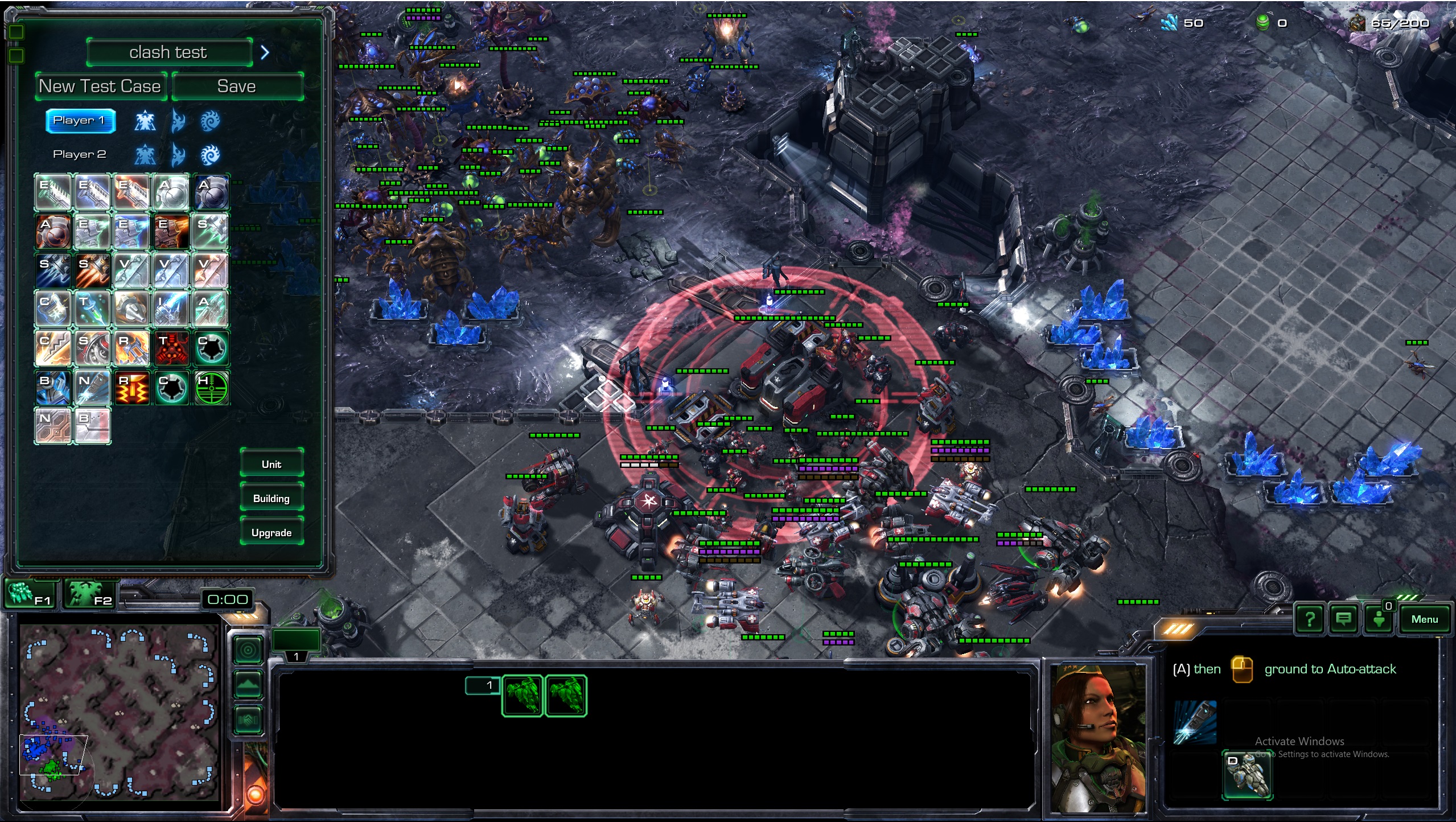Create a New Test Case
This screenshot has width=1456, height=822.
(100, 87)
